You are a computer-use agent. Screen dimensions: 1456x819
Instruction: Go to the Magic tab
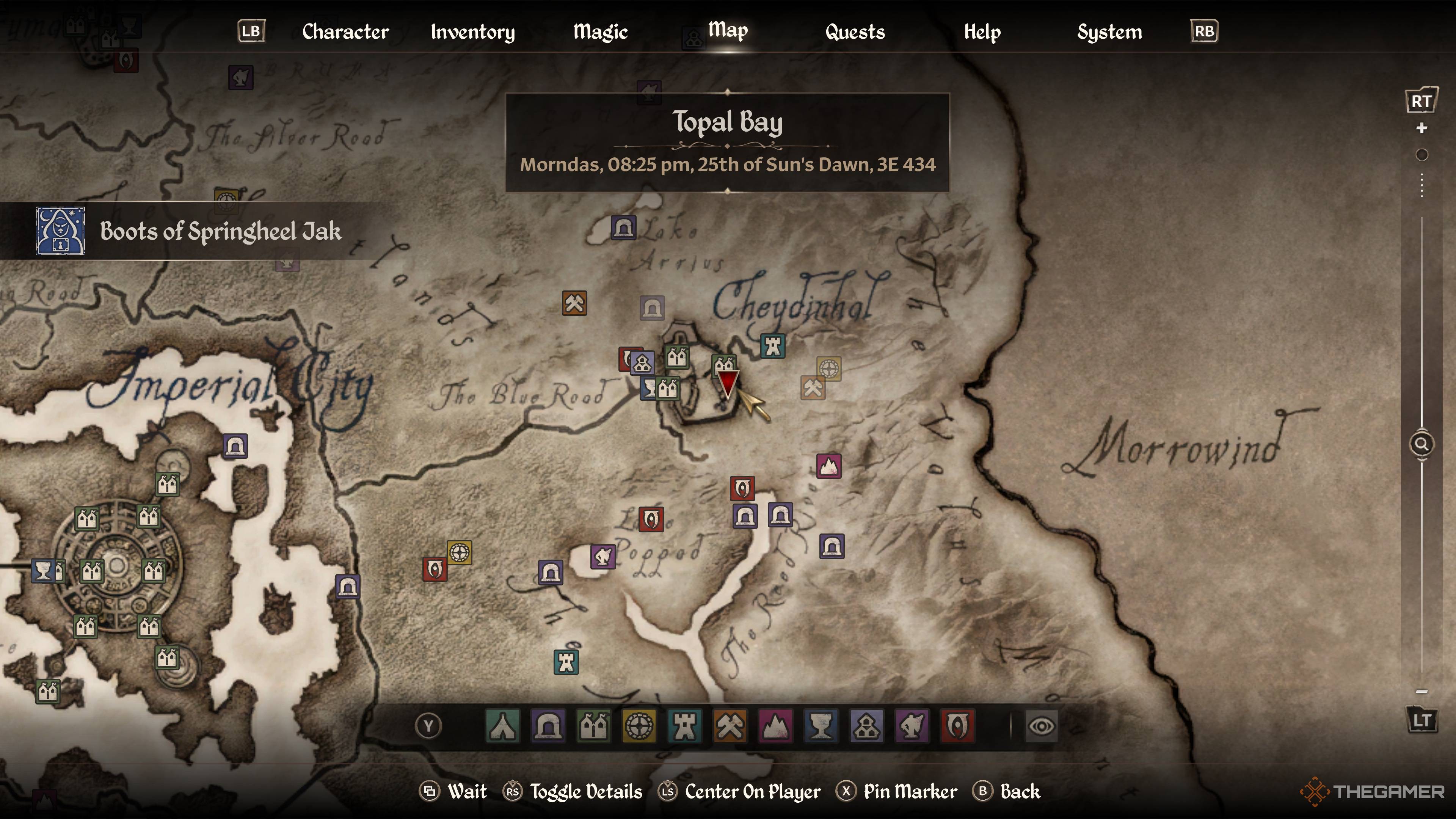coord(600,32)
